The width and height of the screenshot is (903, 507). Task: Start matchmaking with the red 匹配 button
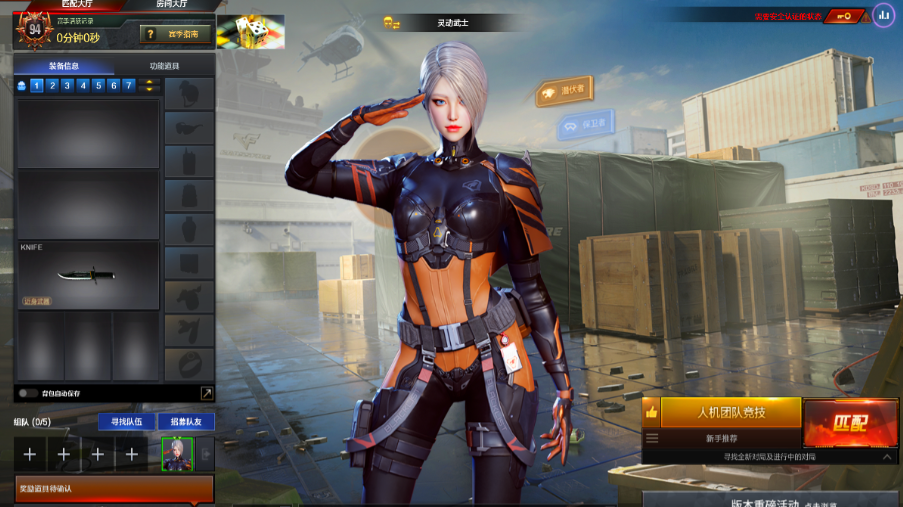coord(849,422)
